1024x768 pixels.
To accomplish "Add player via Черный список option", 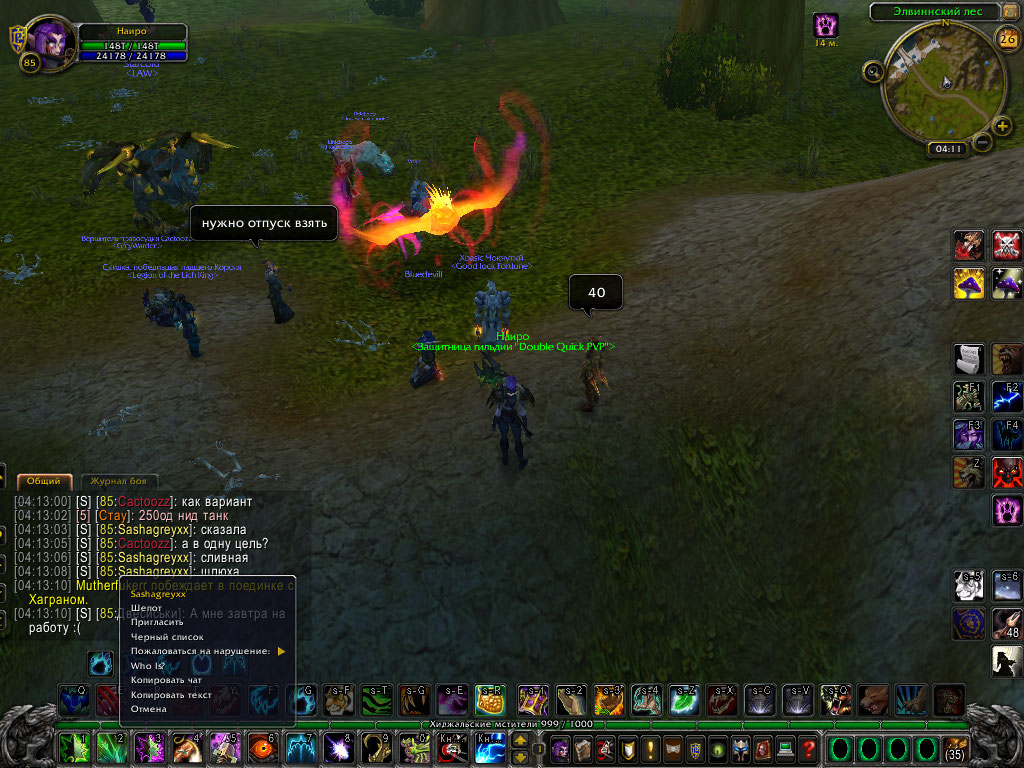I will pos(167,637).
